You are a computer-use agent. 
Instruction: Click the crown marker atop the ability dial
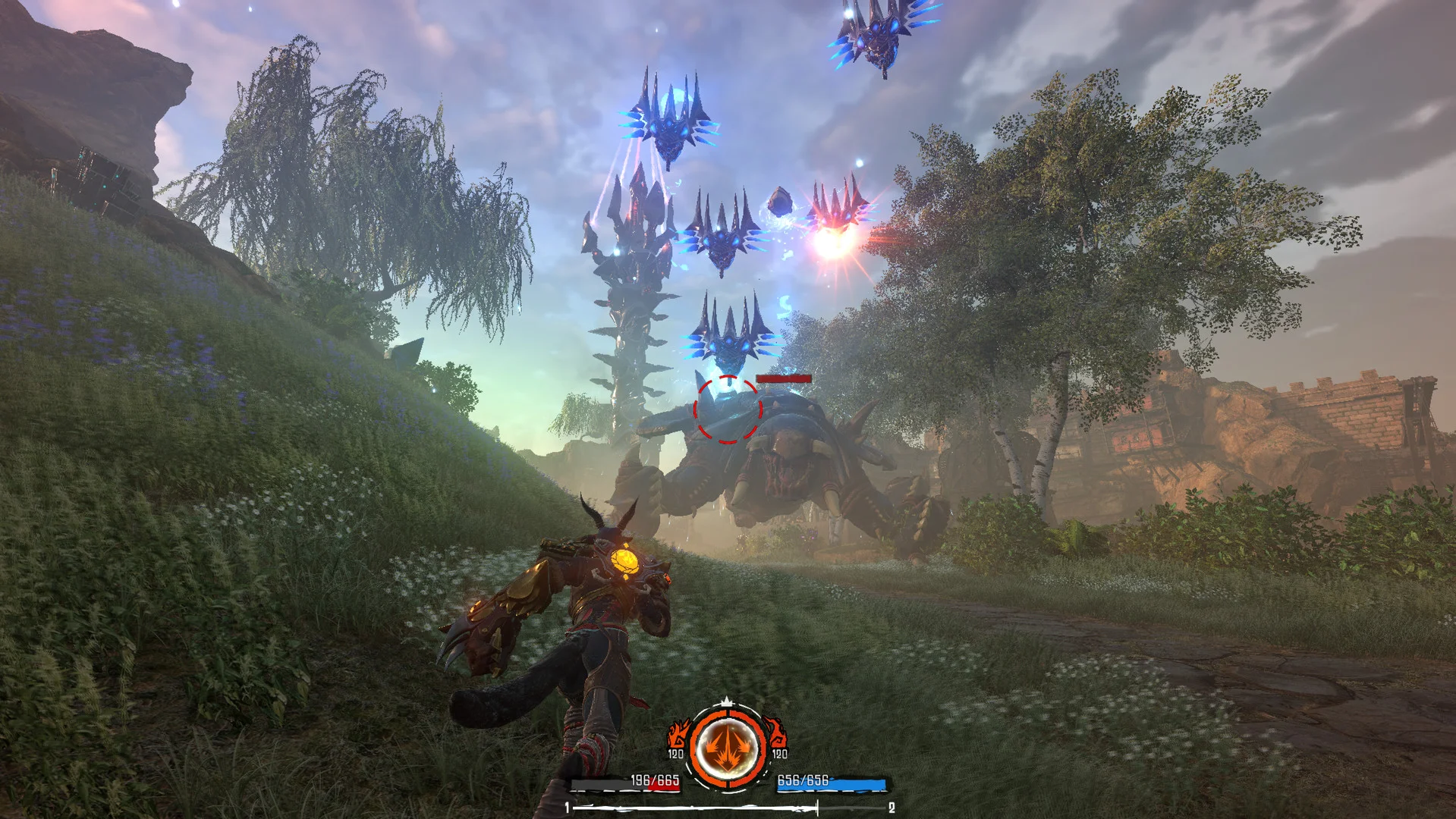[727, 702]
